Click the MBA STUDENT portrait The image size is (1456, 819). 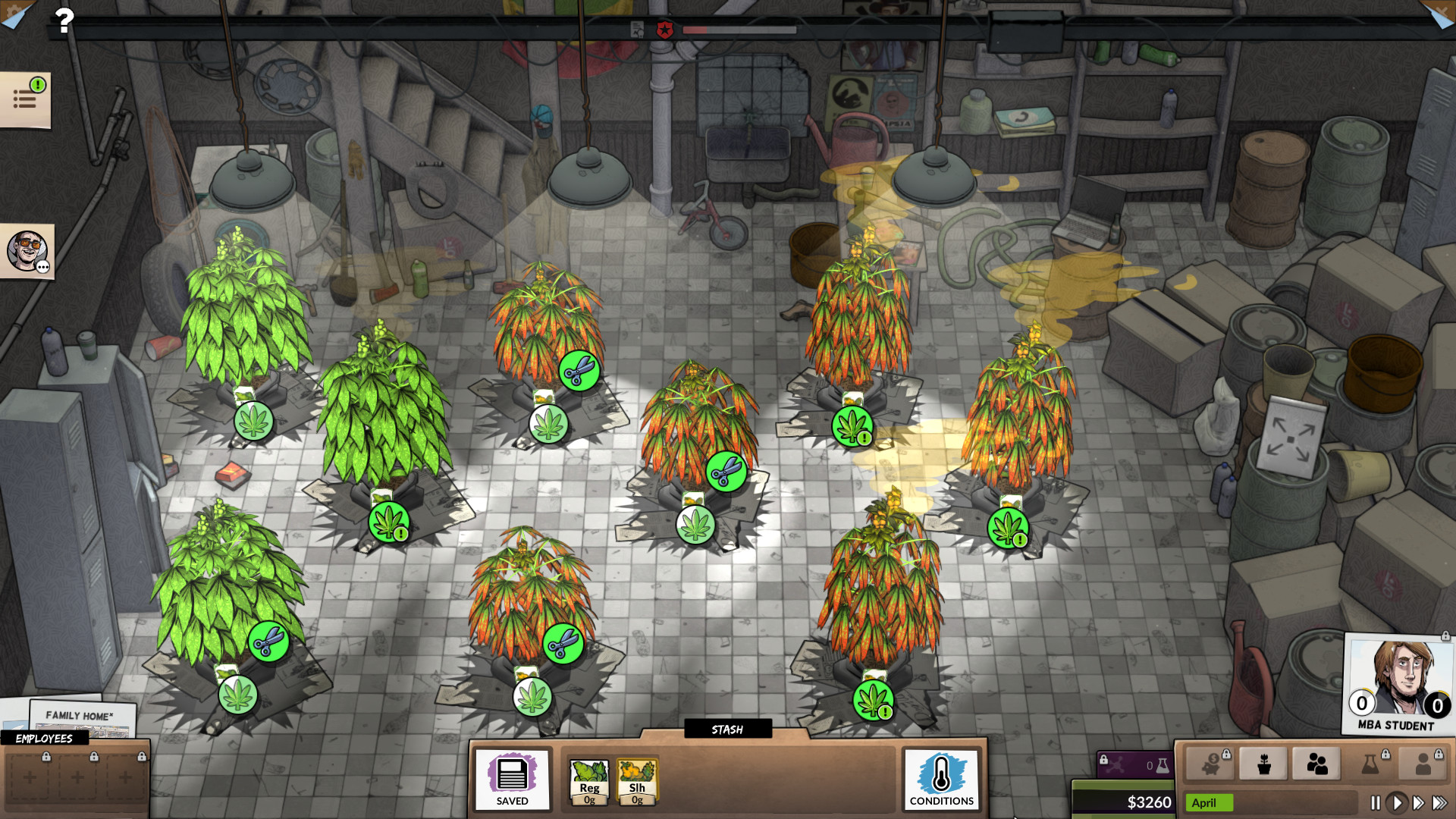1398,684
